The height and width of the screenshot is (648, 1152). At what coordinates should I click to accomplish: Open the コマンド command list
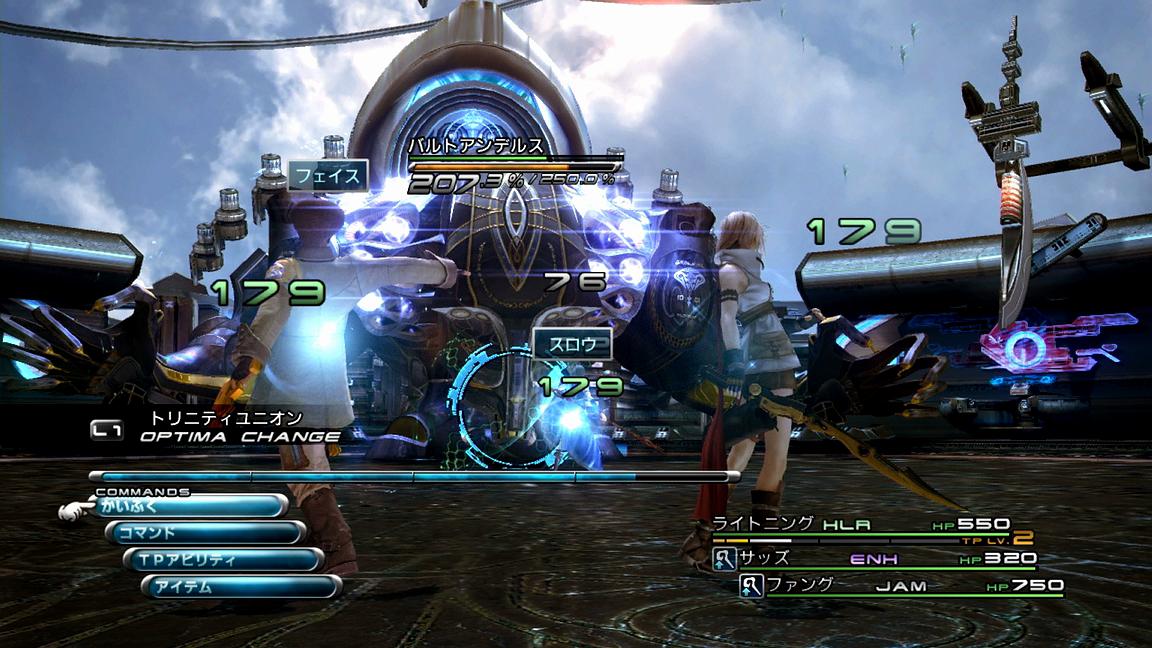[205, 533]
